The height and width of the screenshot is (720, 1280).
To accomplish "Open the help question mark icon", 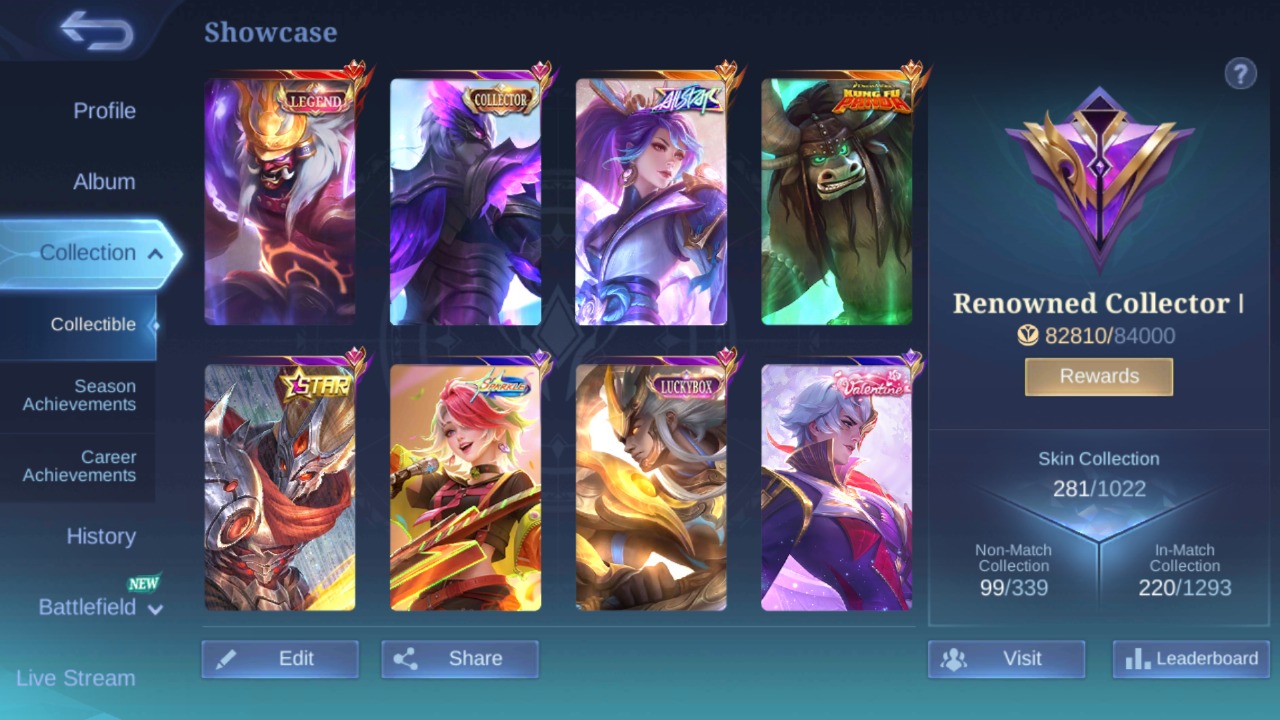I will [x=1240, y=73].
